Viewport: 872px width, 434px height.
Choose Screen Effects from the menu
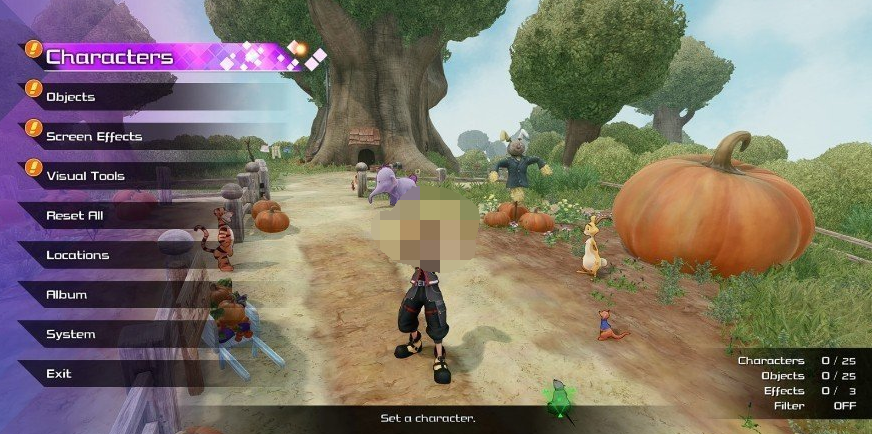click(94, 136)
